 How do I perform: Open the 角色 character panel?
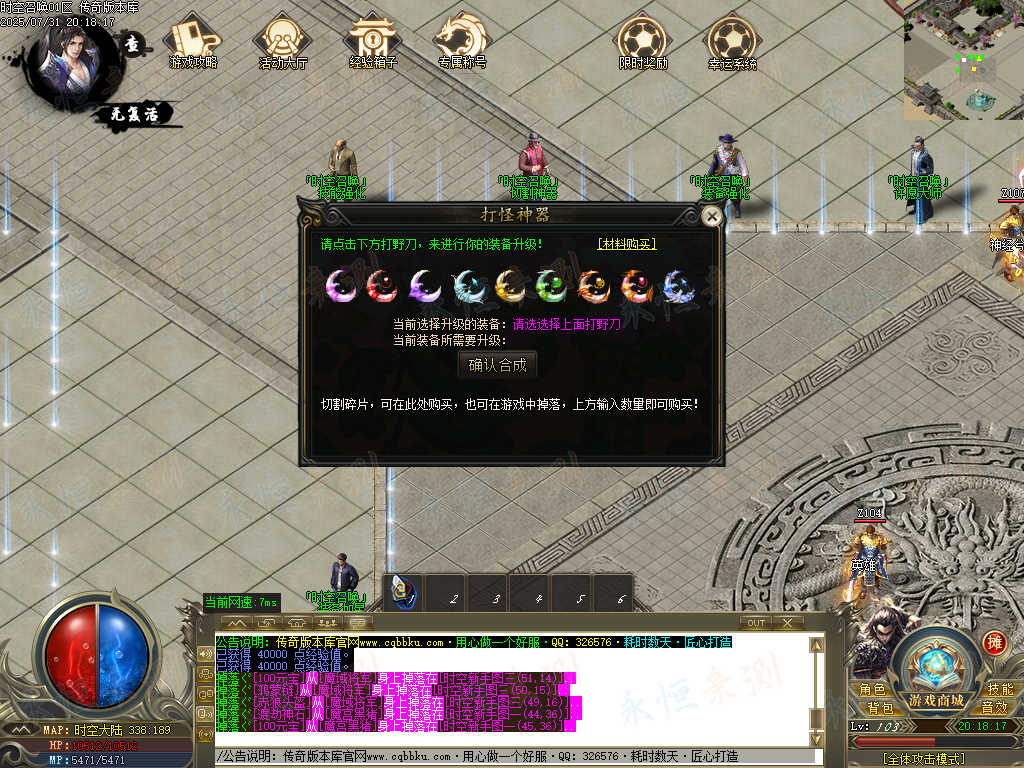872,690
